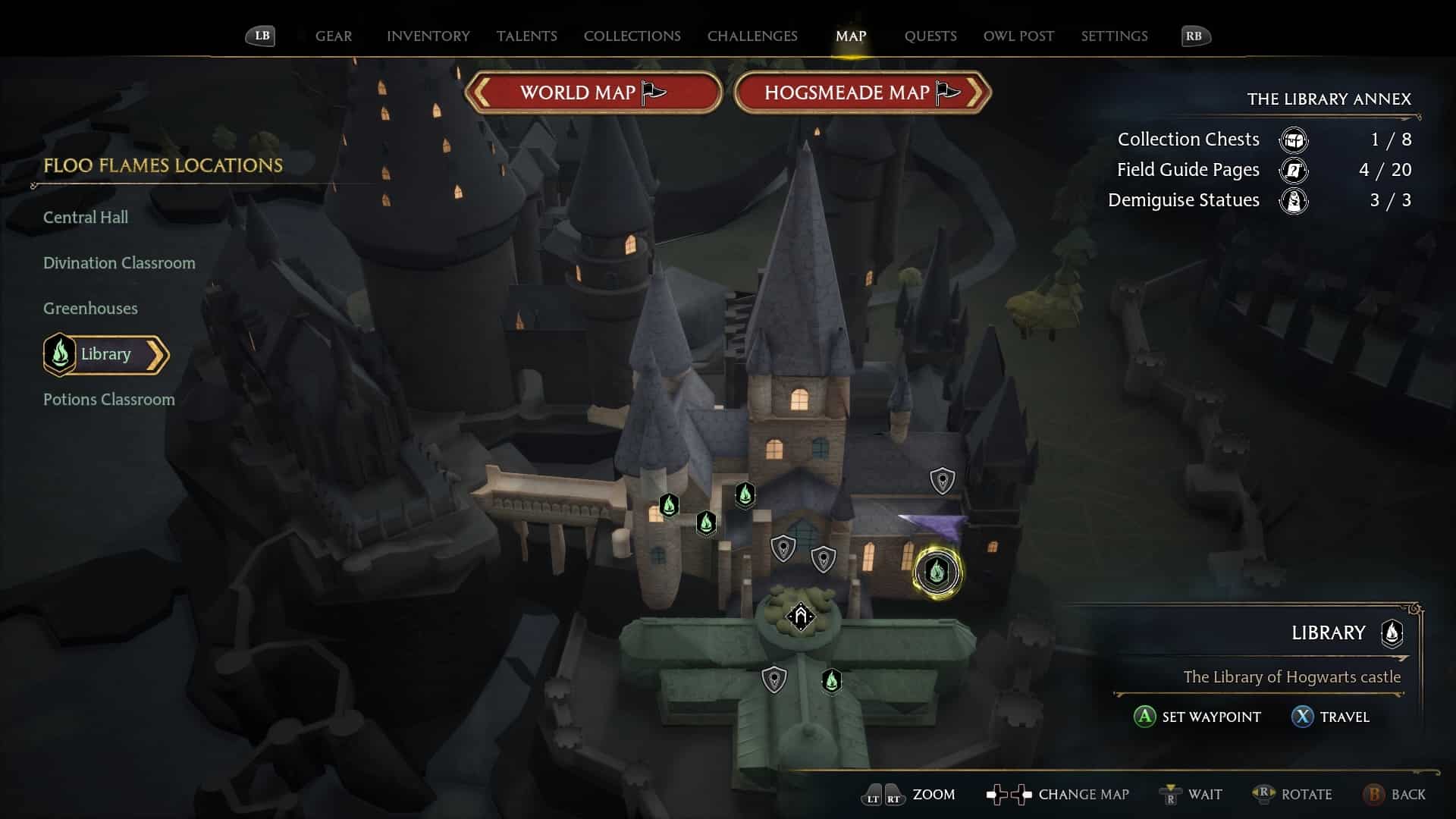Open the Hogsmeade Map

(x=861, y=93)
